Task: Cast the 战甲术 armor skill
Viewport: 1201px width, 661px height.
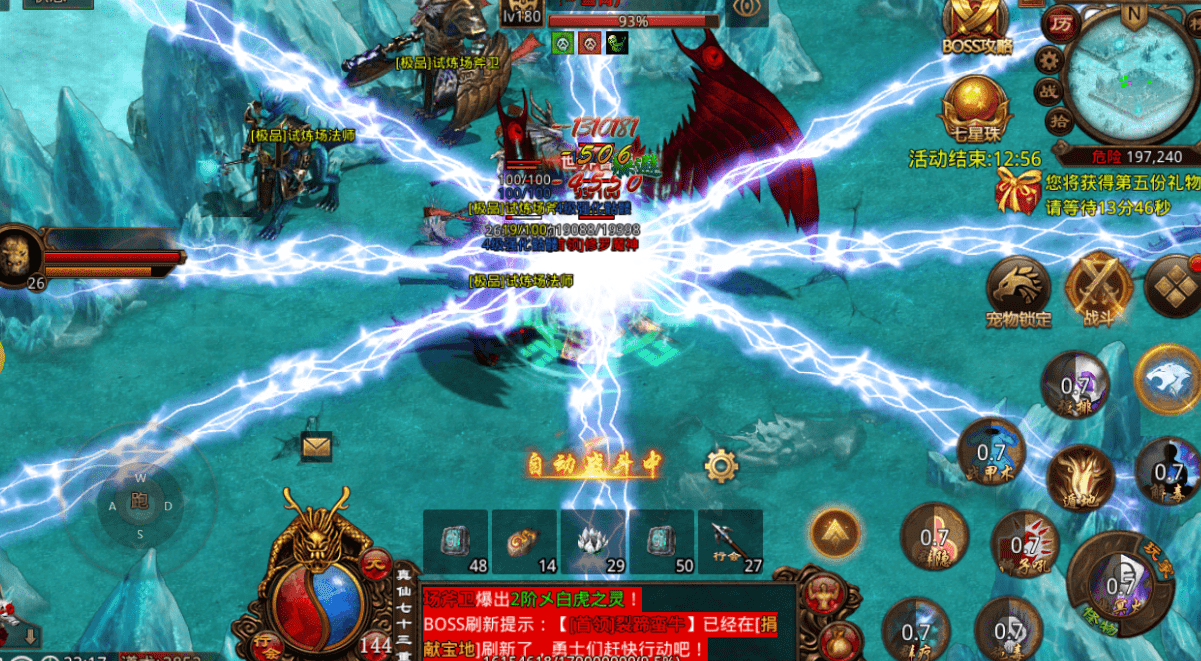Action: (990, 453)
